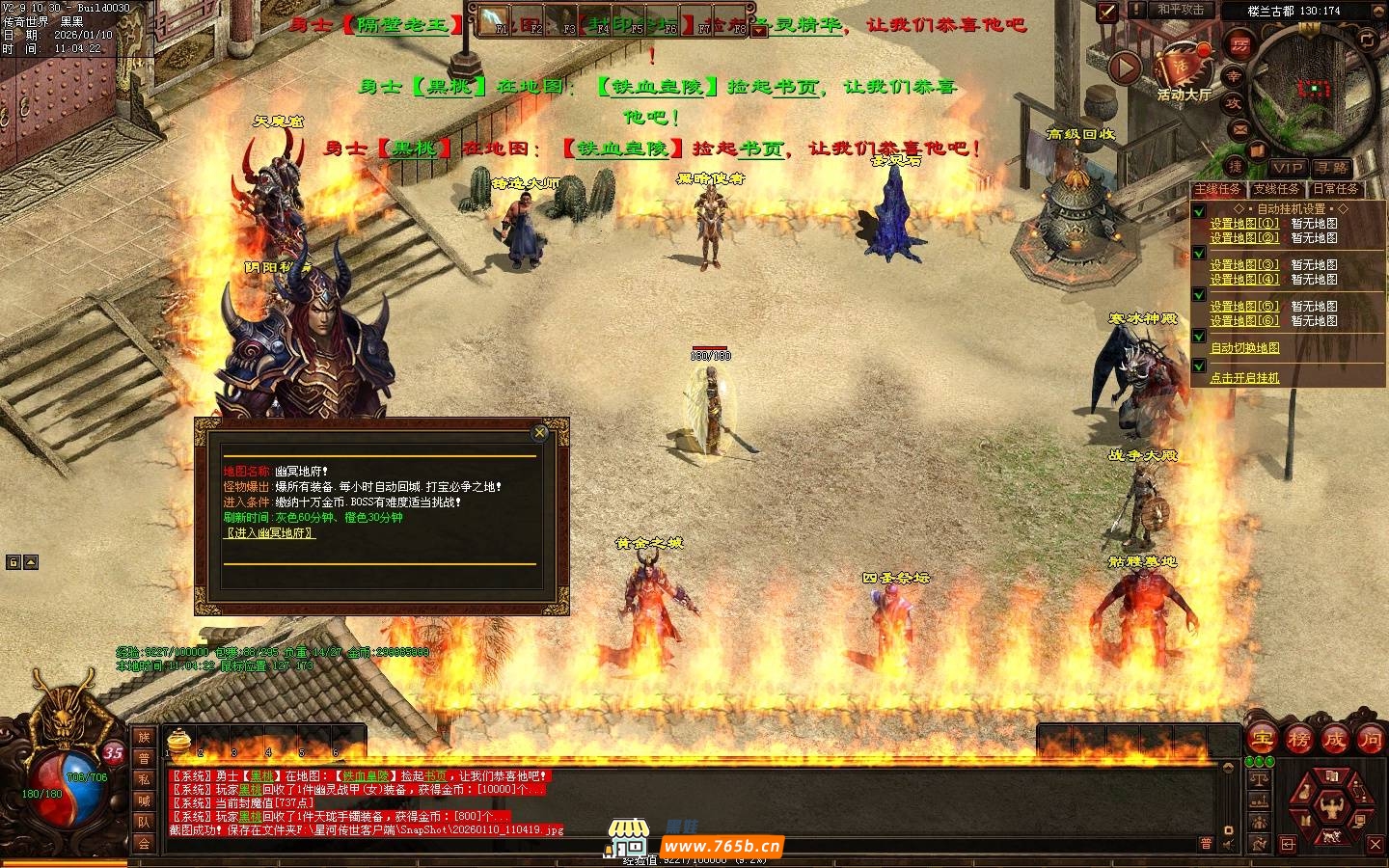Activate the 寻路 pathfinding button
Image resolution: width=1389 pixels, height=868 pixels.
click(1332, 168)
